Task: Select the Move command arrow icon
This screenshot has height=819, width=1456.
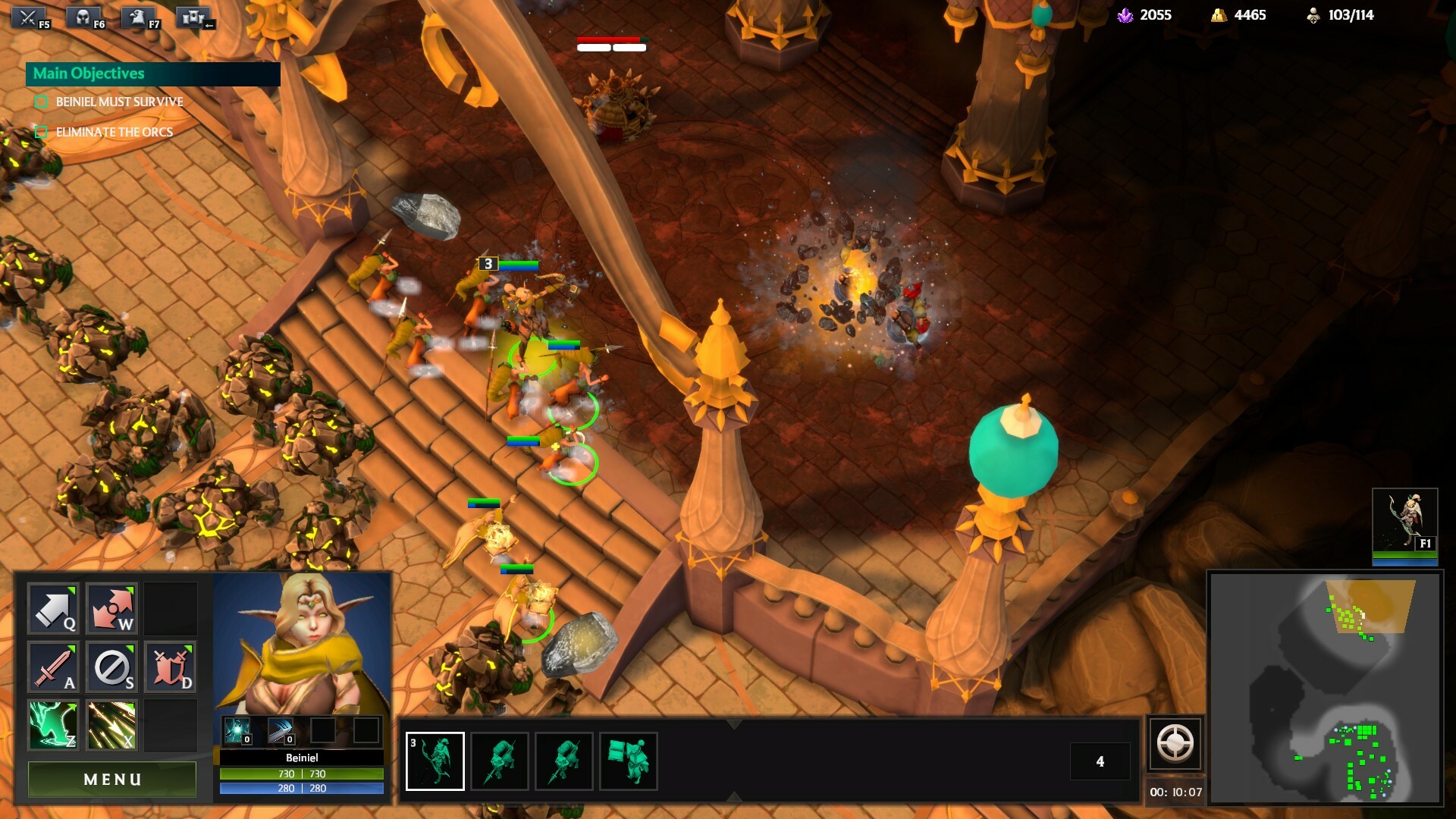Action: (53, 608)
